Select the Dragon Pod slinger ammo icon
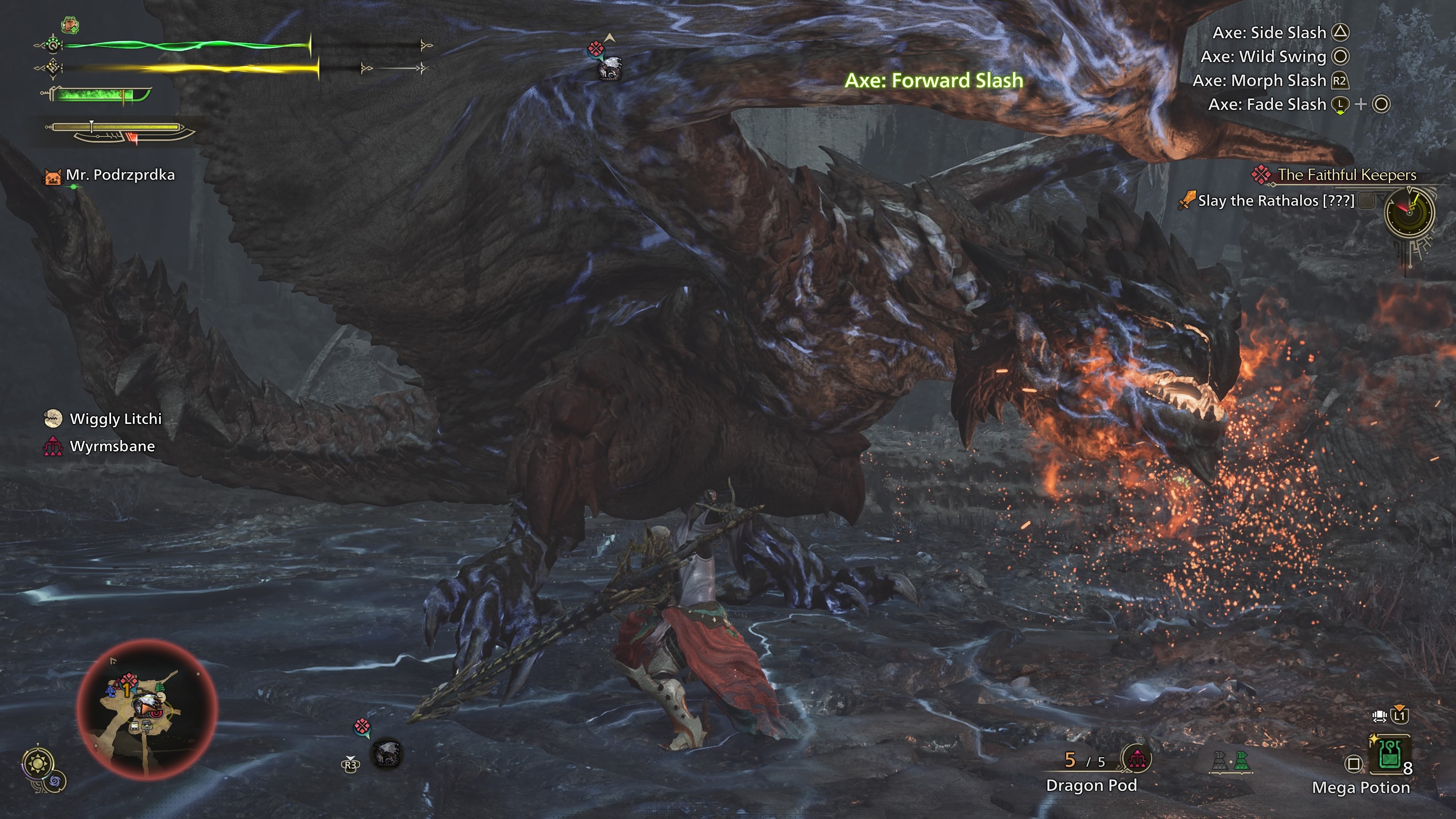1456x819 pixels. 1136,759
